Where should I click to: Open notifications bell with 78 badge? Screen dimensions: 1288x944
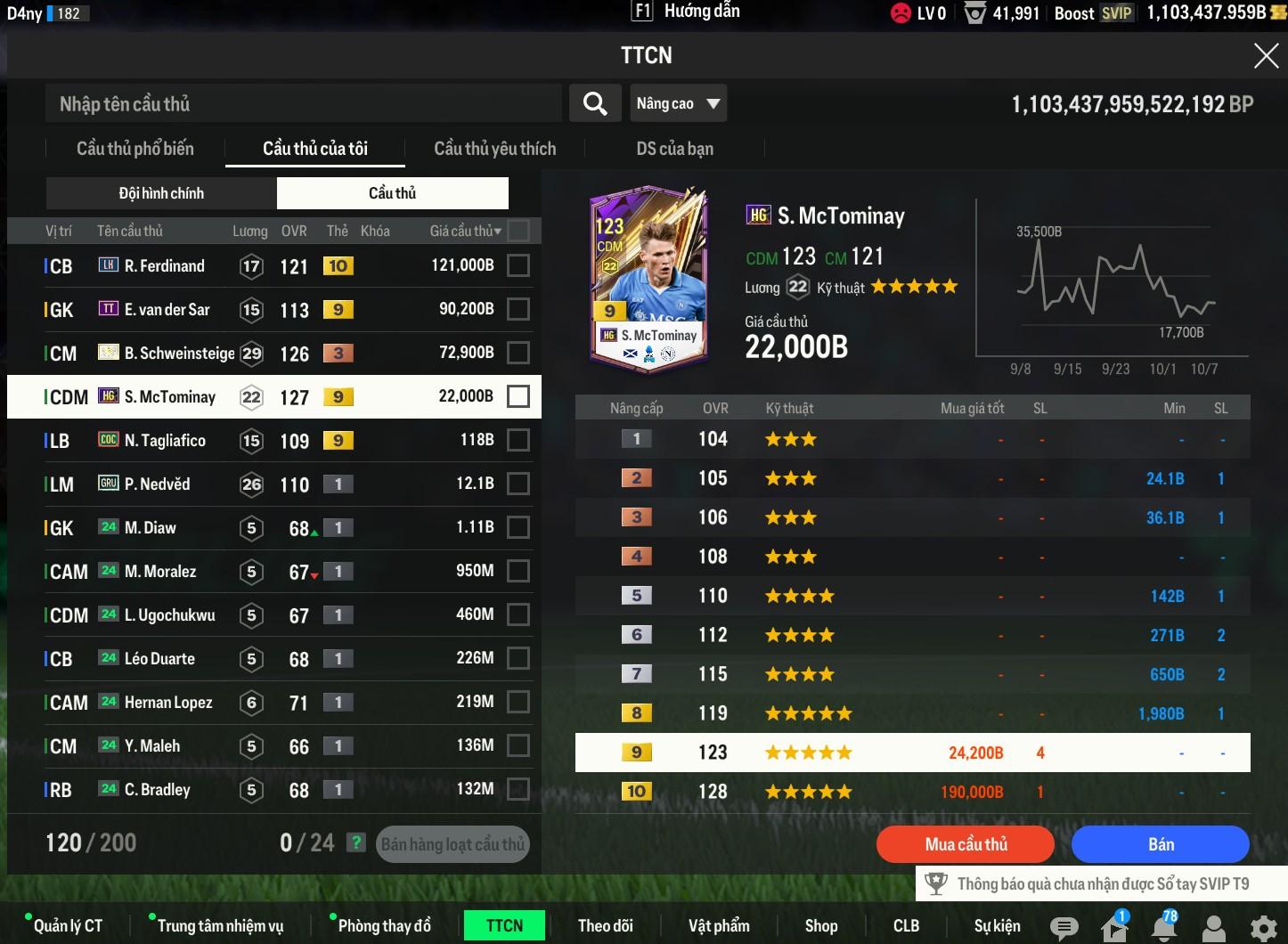click(1163, 928)
